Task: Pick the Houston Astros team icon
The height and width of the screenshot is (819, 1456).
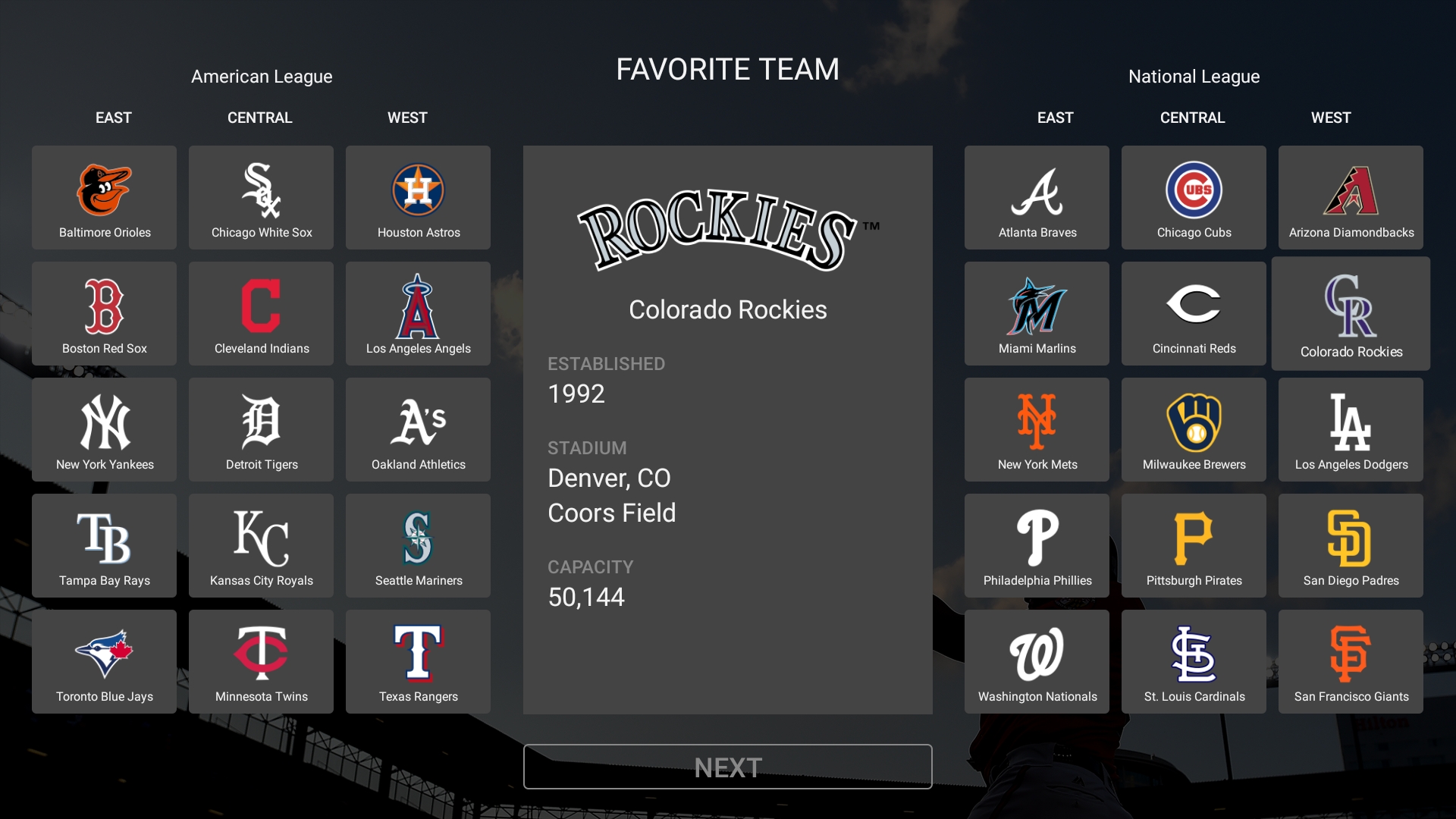Action: (418, 192)
